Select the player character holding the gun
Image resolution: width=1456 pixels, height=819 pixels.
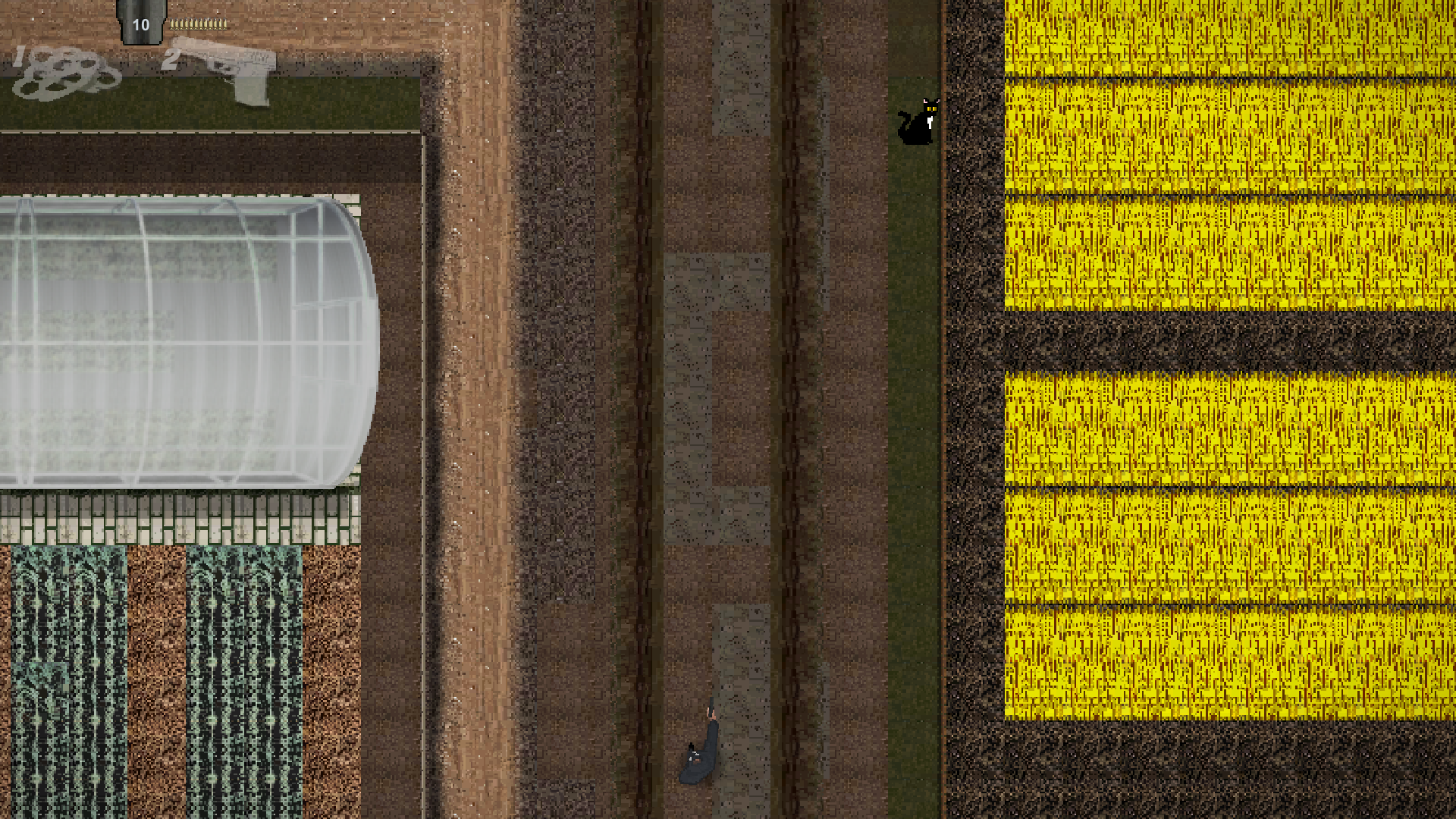[x=701, y=758]
